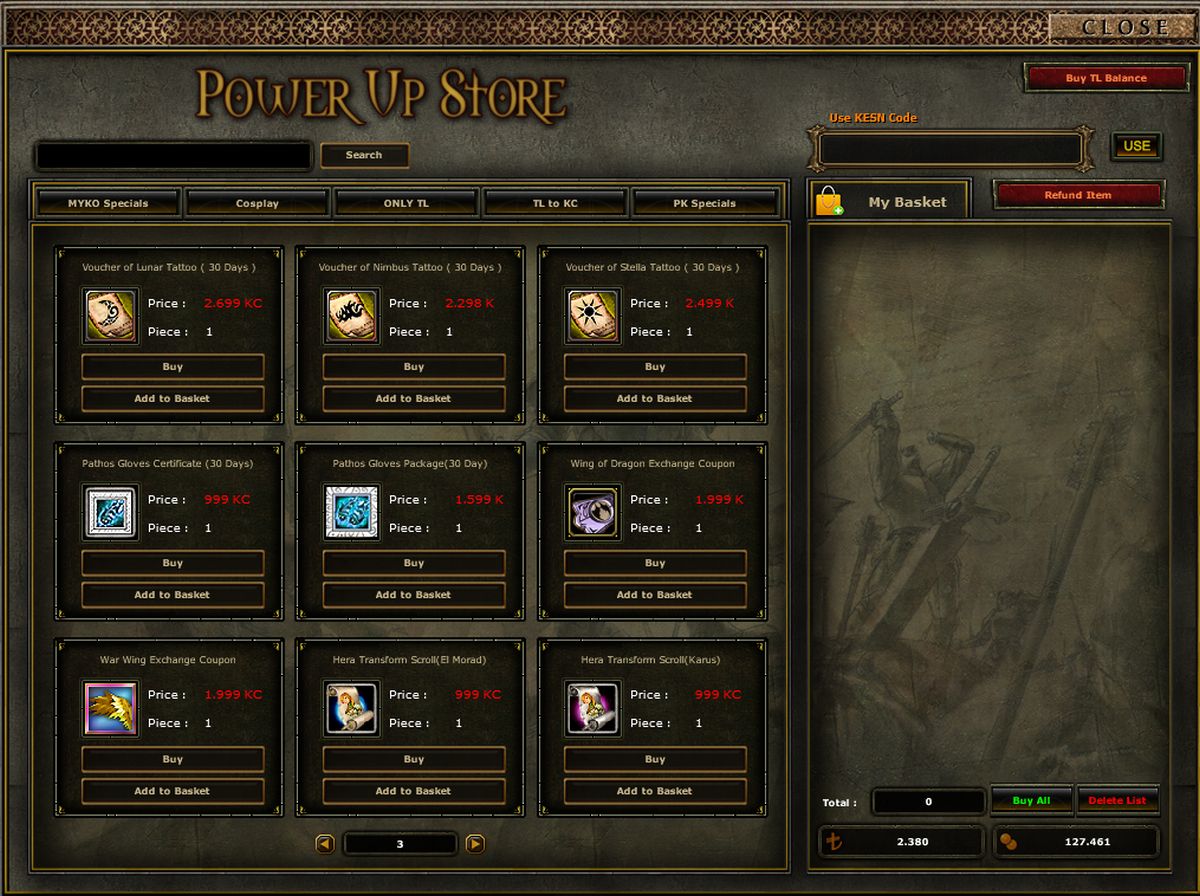Switch to the MYKO Specials tab
The image size is (1200, 896).
pos(108,203)
